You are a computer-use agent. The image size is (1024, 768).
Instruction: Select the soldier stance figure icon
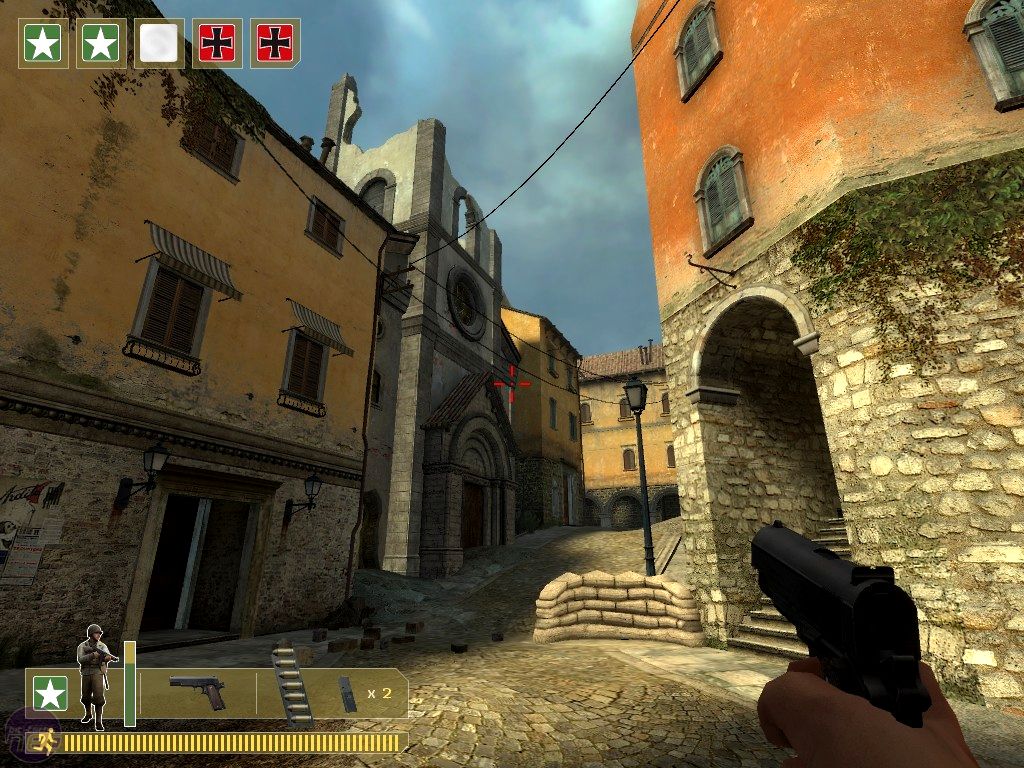tap(94, 675)
